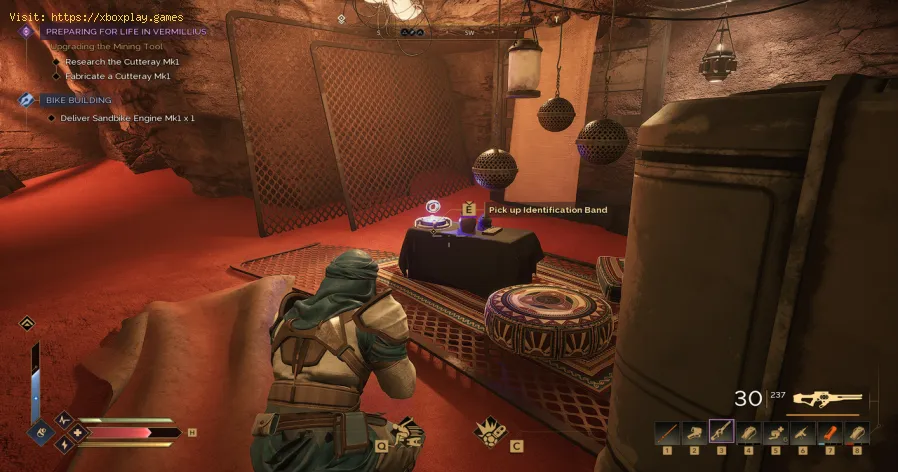Select the highlighted rifle in slot 3
The image size is (898, 472).
pos(722,432)
